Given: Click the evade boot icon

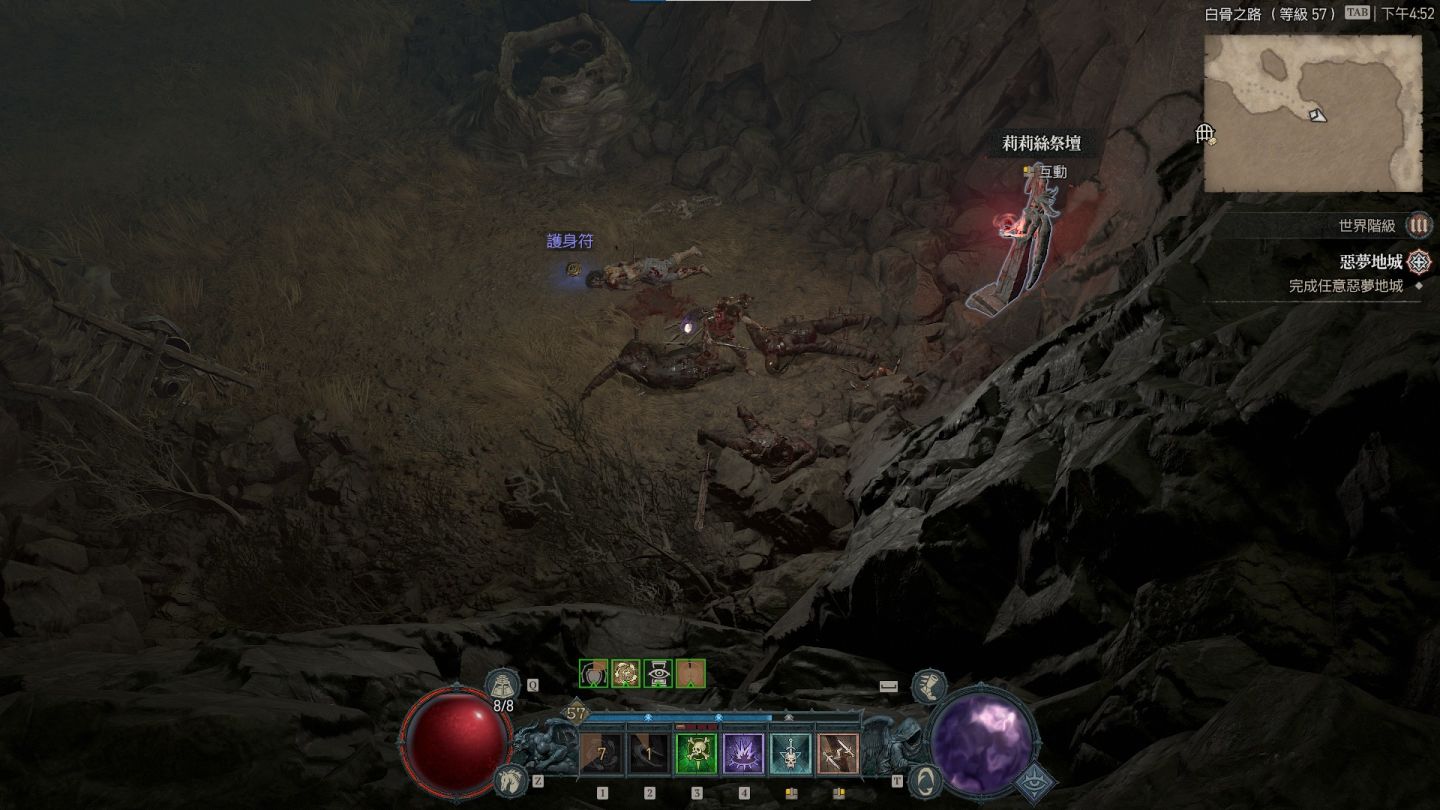Looking at the screenshot, I should point(929,685).
